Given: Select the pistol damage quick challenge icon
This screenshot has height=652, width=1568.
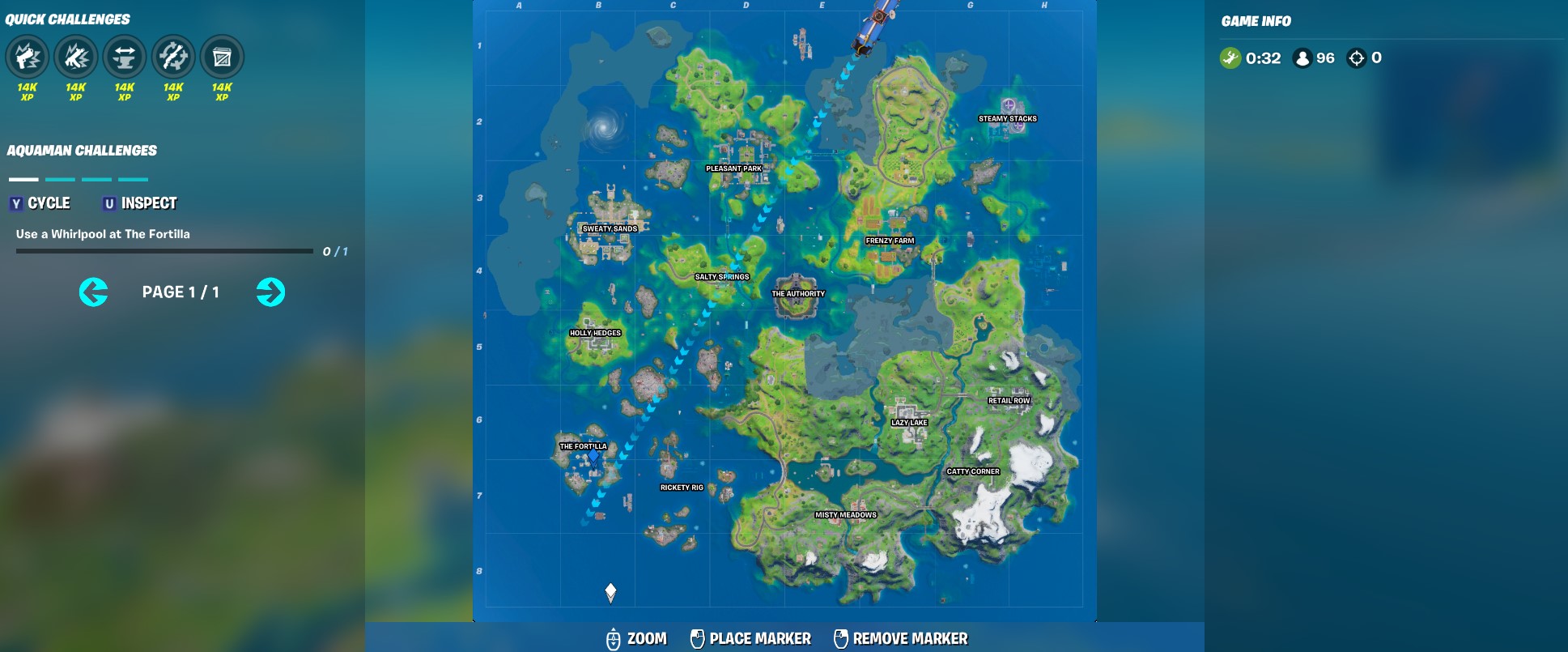Looking at the screenshot, I should pyautogui.click(x=28, y=57).
